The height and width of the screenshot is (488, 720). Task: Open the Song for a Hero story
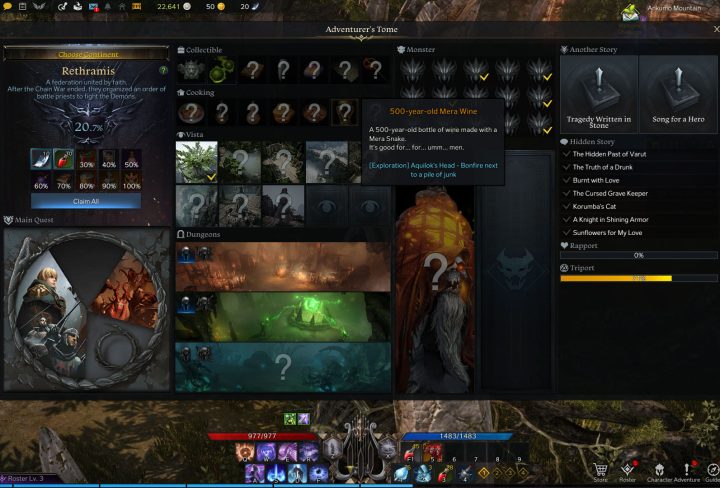tap(678, 95)
